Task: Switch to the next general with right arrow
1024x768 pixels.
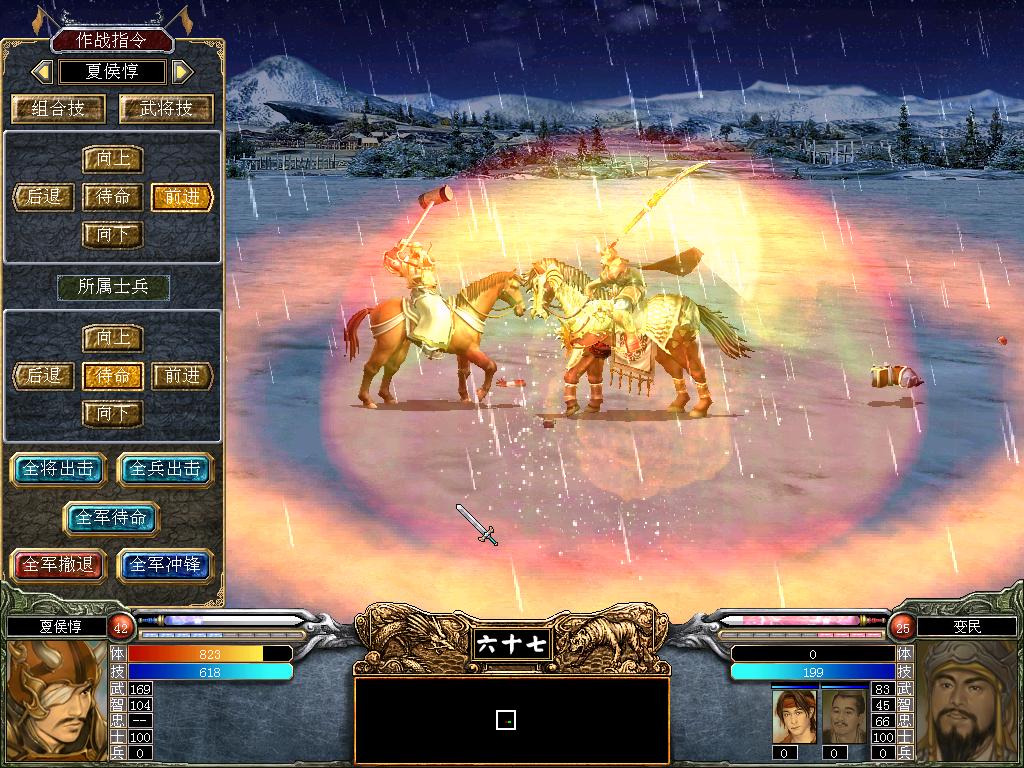Action: (181, 72)
